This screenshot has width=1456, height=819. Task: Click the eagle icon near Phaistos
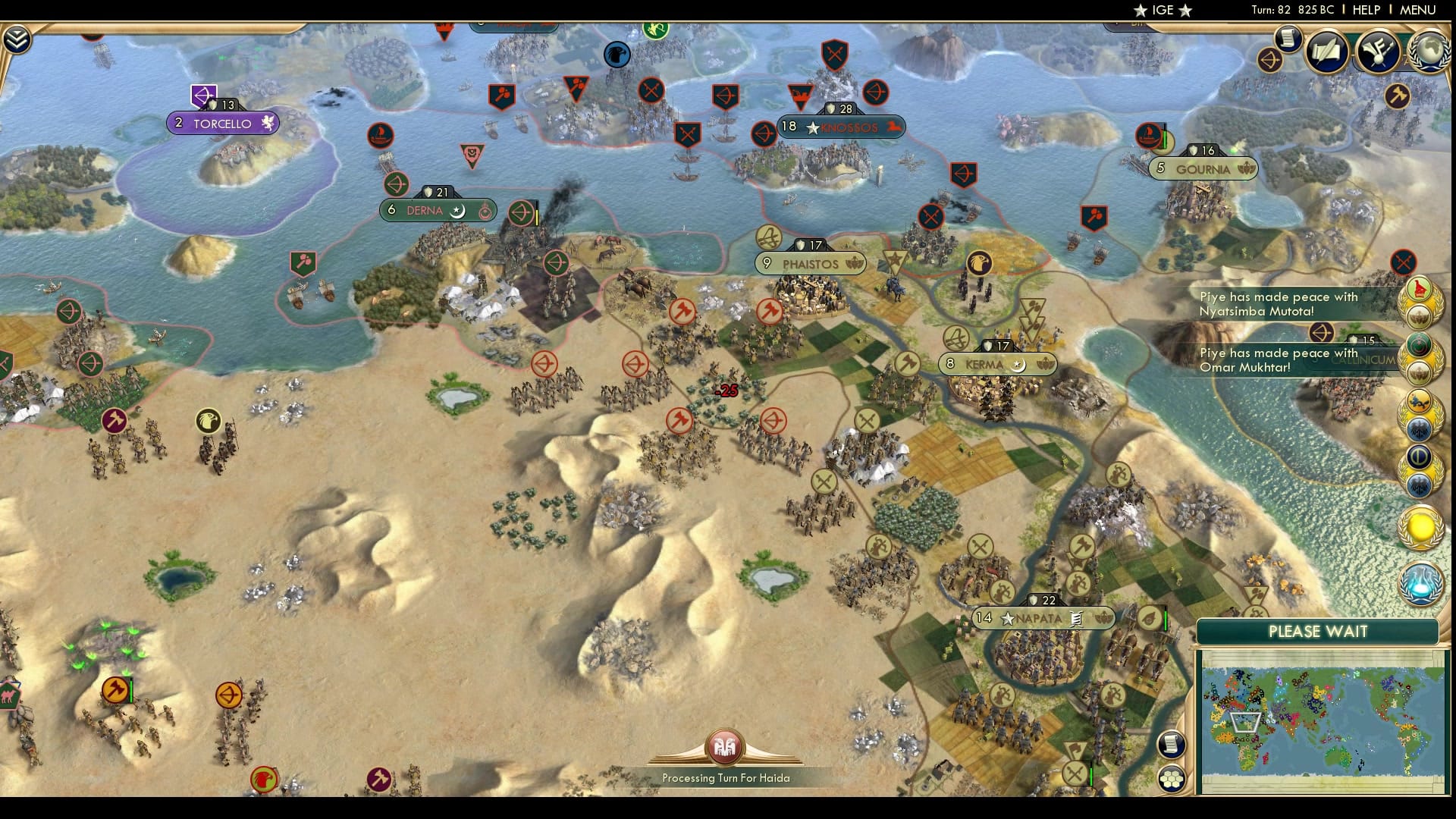979,263
